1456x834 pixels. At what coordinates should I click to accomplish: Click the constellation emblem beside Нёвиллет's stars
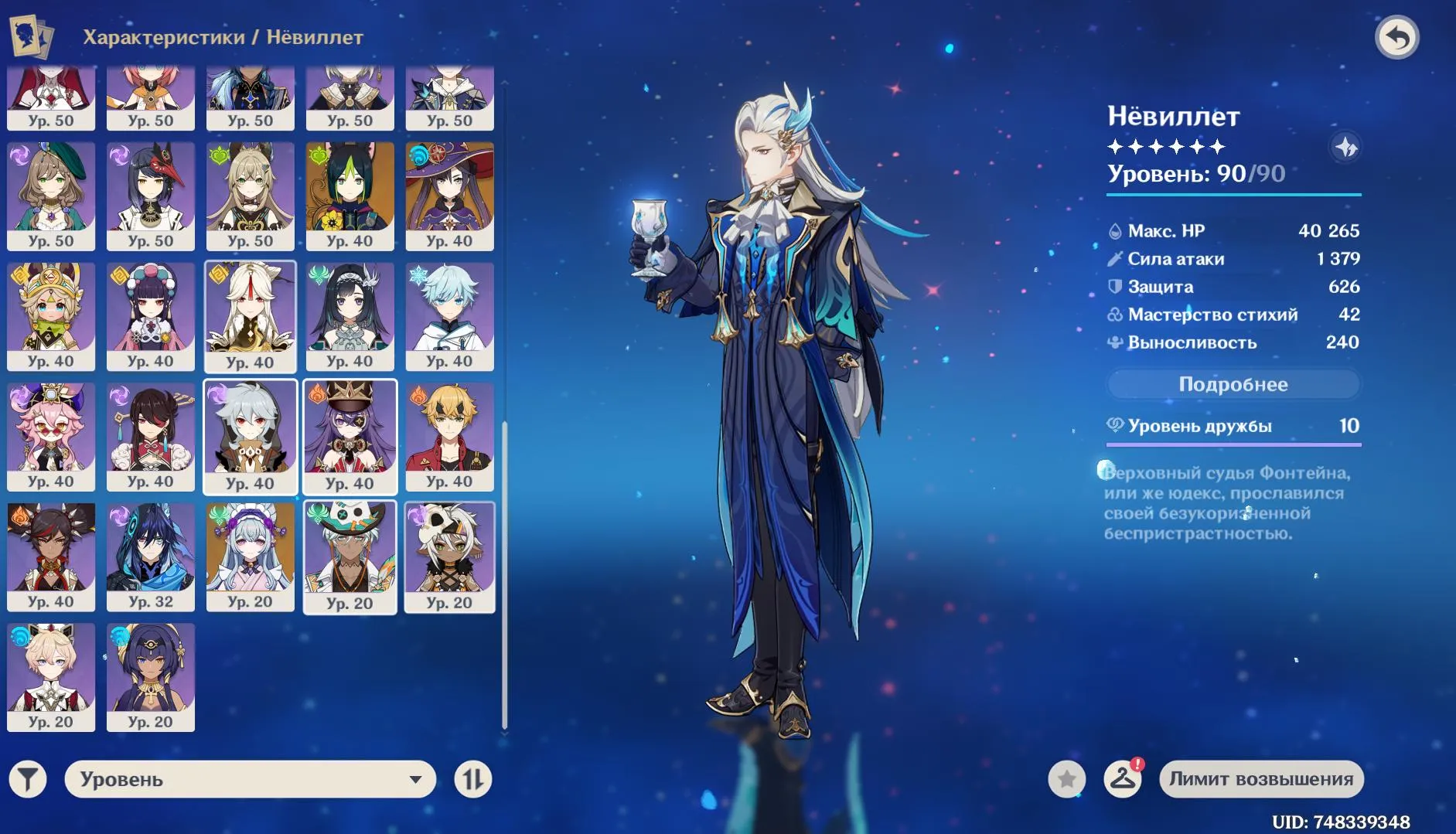(1344, 148)
